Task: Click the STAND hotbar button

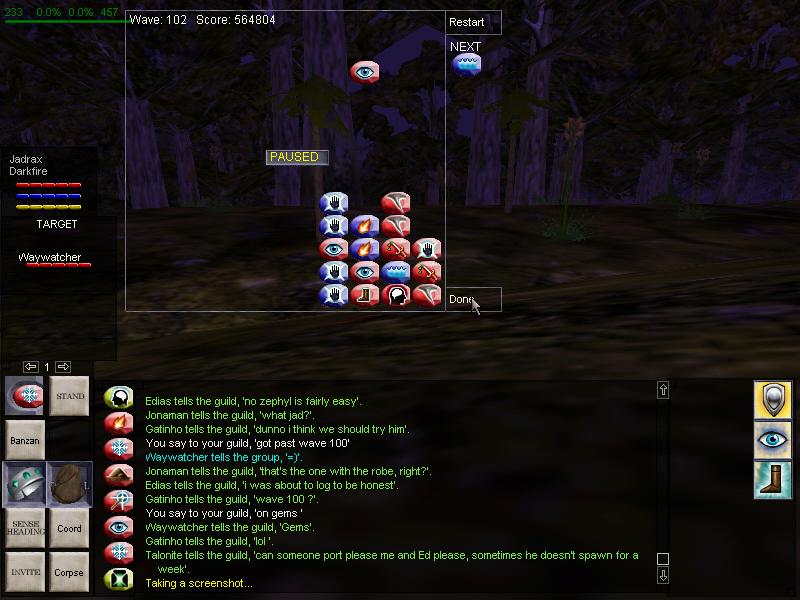Action: point(70,396)
